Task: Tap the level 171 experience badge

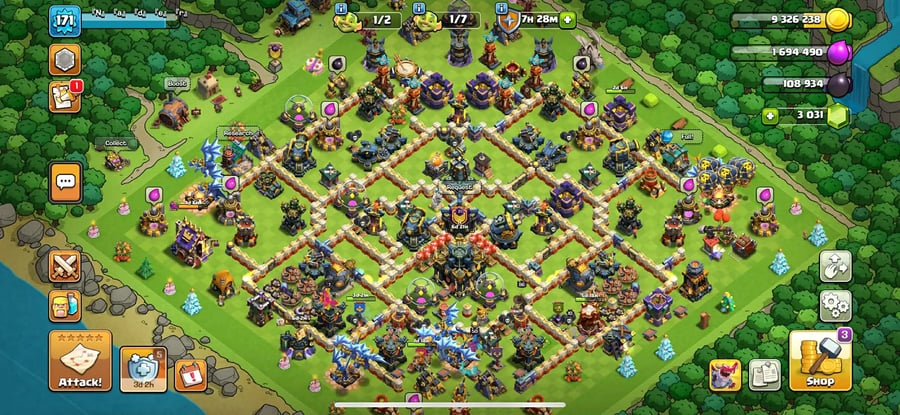Action: pos(64,21)
